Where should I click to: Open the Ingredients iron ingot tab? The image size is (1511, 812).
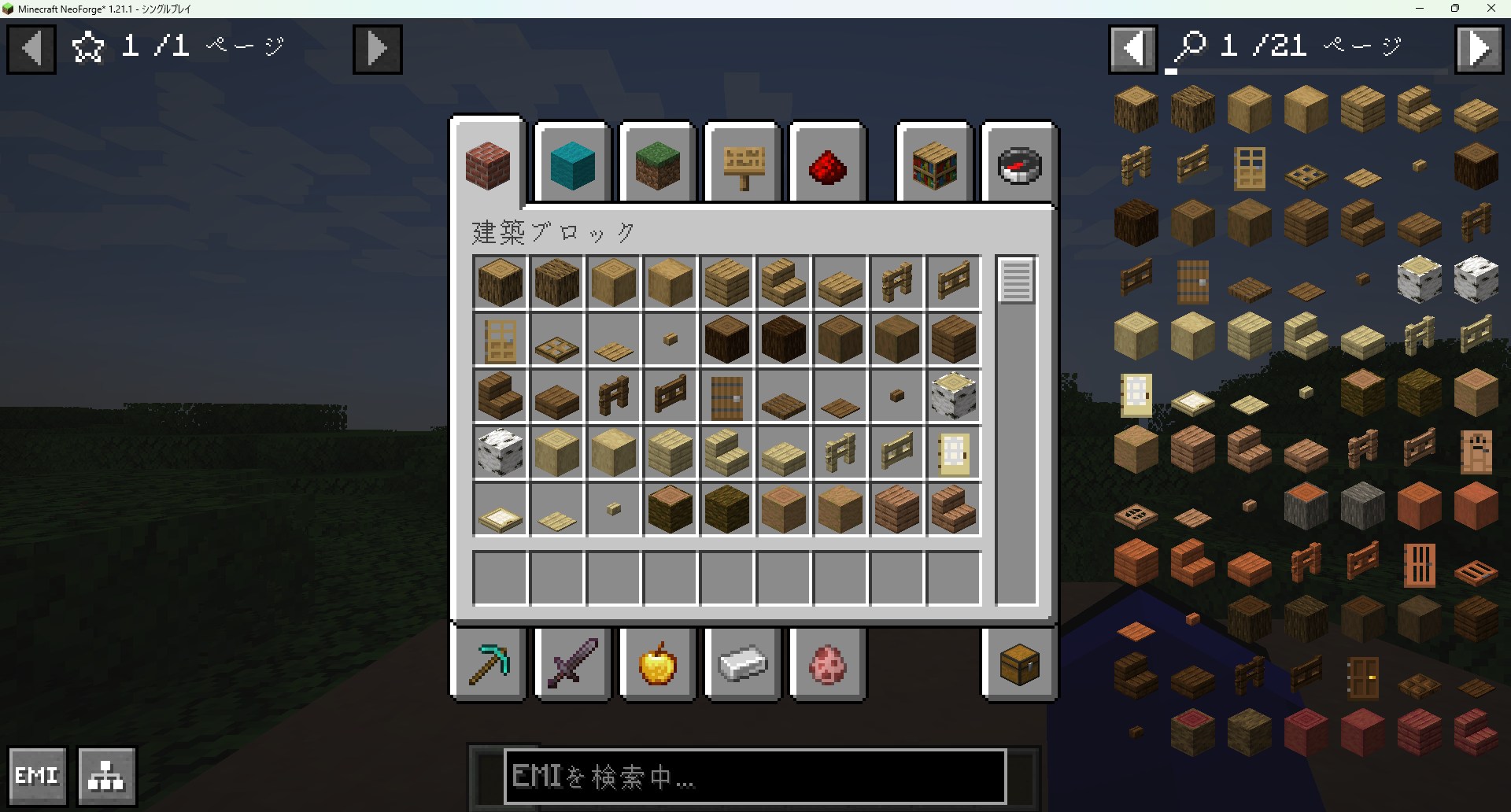point(742,664)
